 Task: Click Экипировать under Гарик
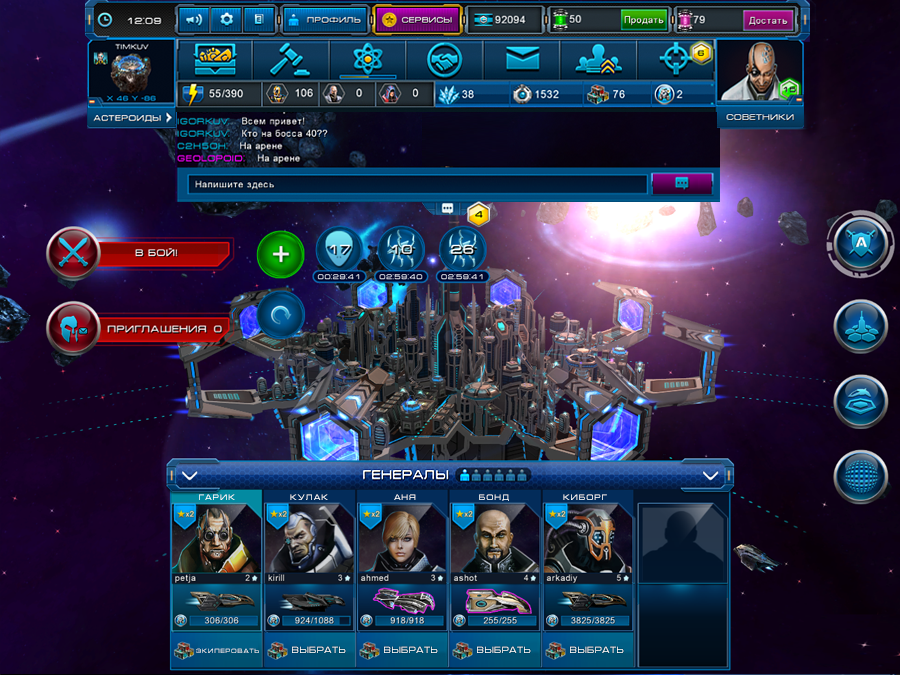tap(216, 650)
